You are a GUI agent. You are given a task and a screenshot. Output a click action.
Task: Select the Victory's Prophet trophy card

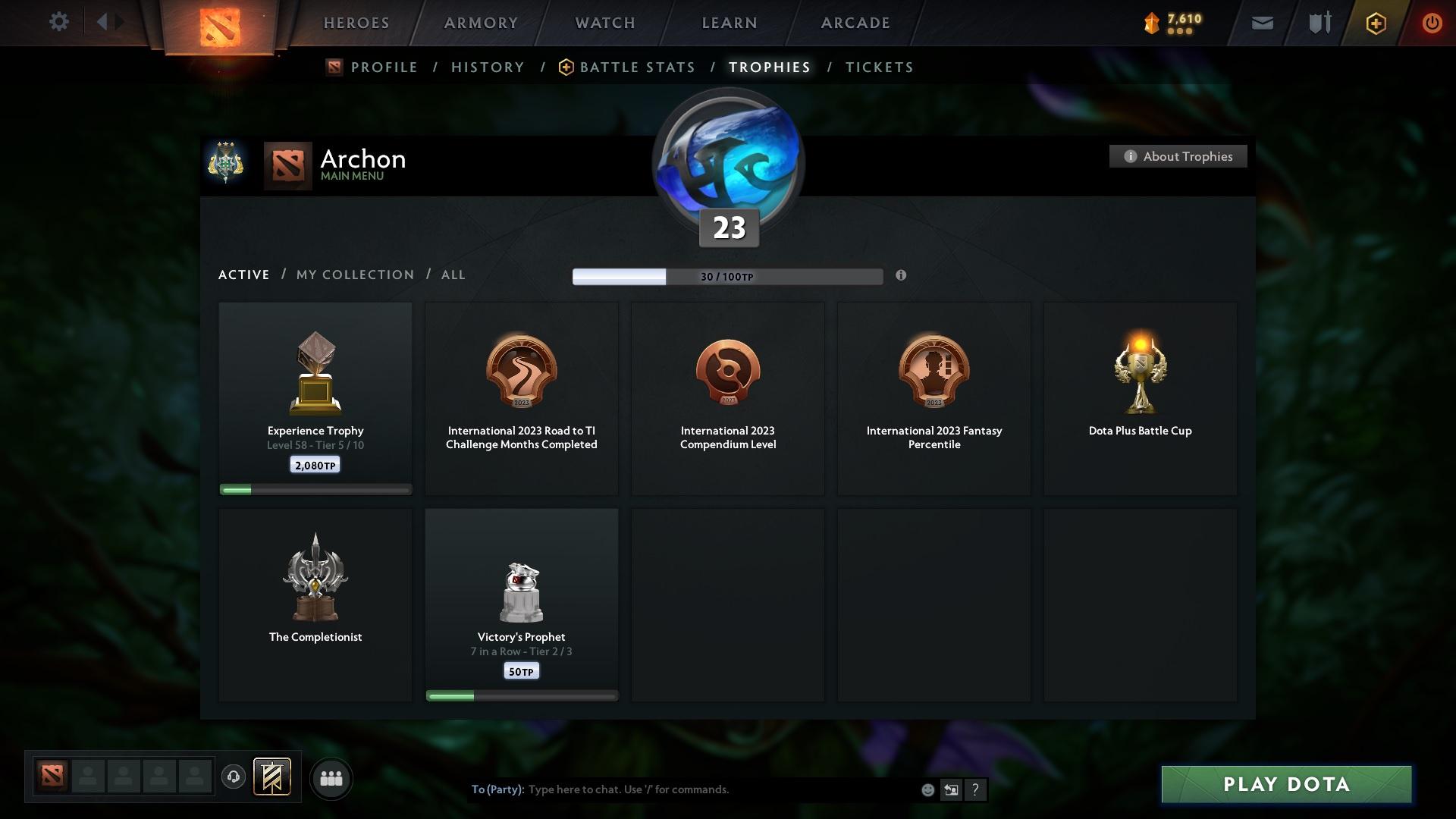[x=521, y=604]
